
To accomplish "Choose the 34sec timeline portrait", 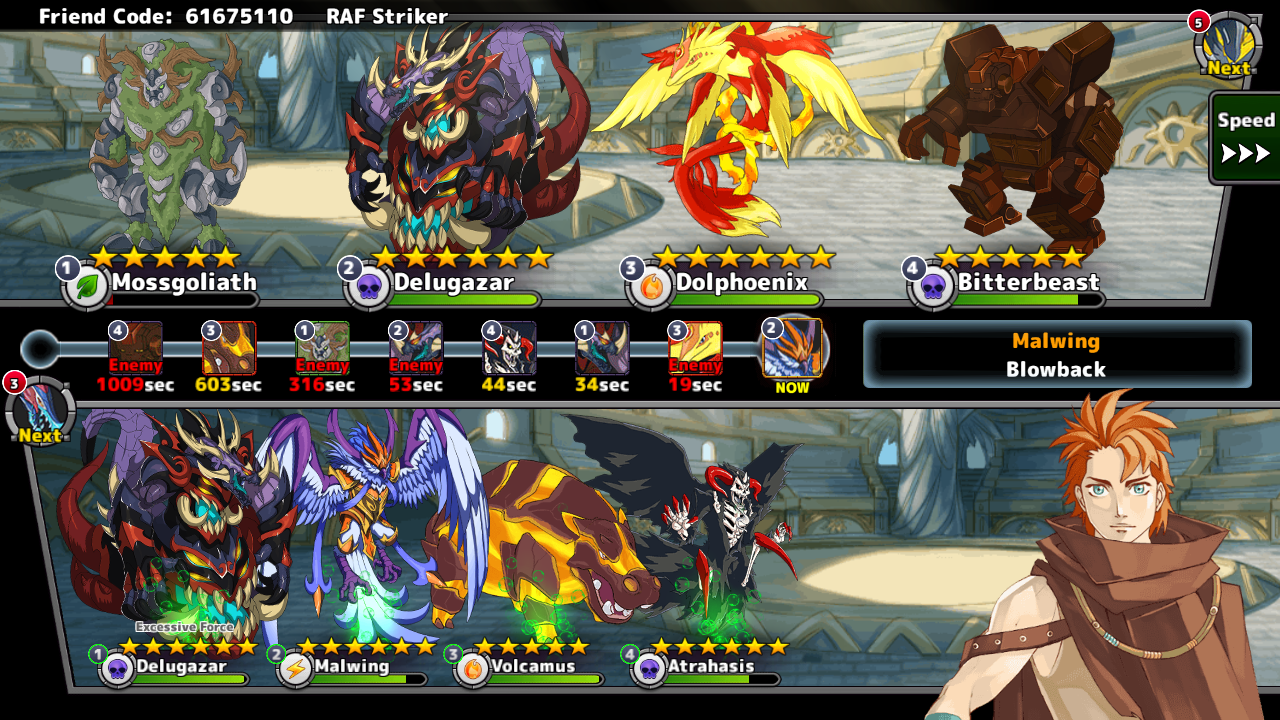I will tap(602, 348).
